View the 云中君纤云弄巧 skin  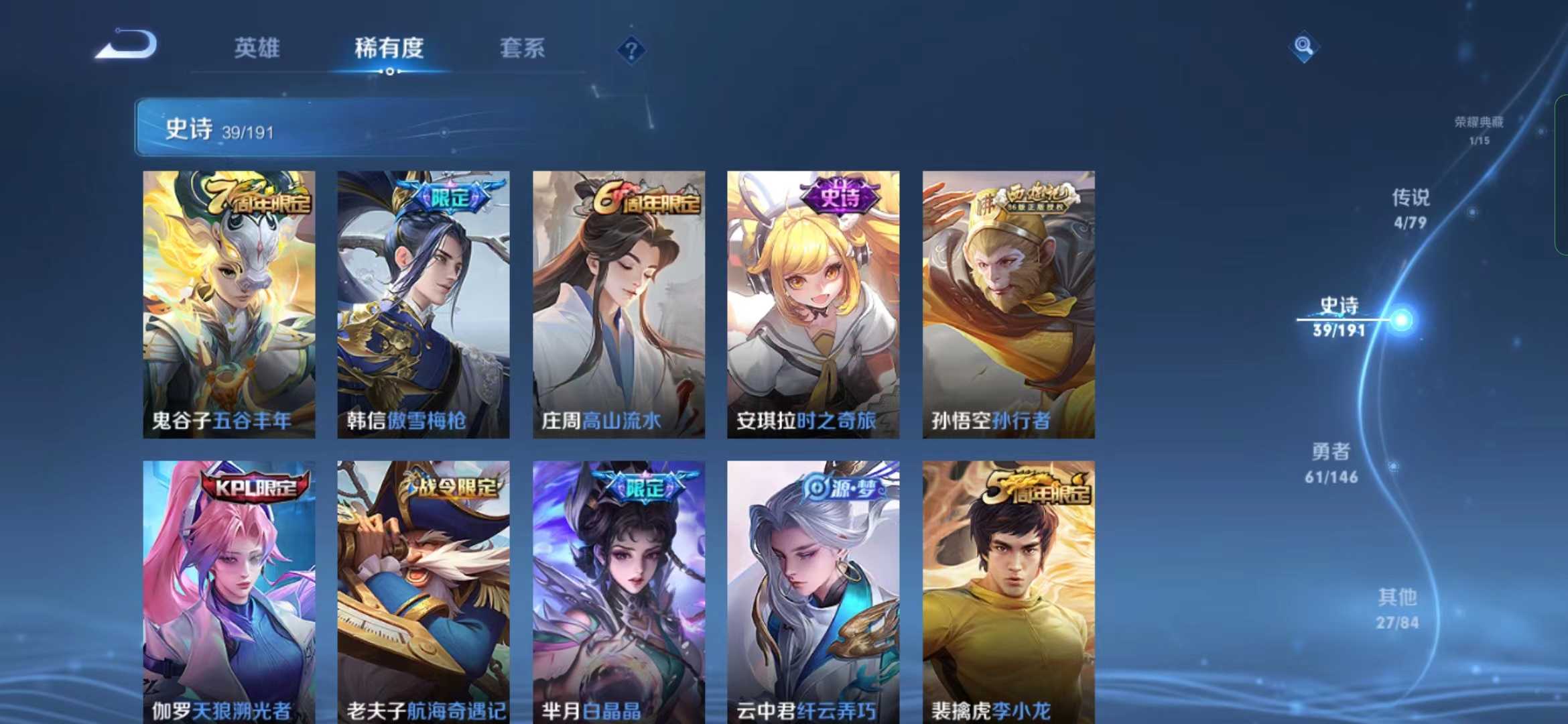[813, 590]
